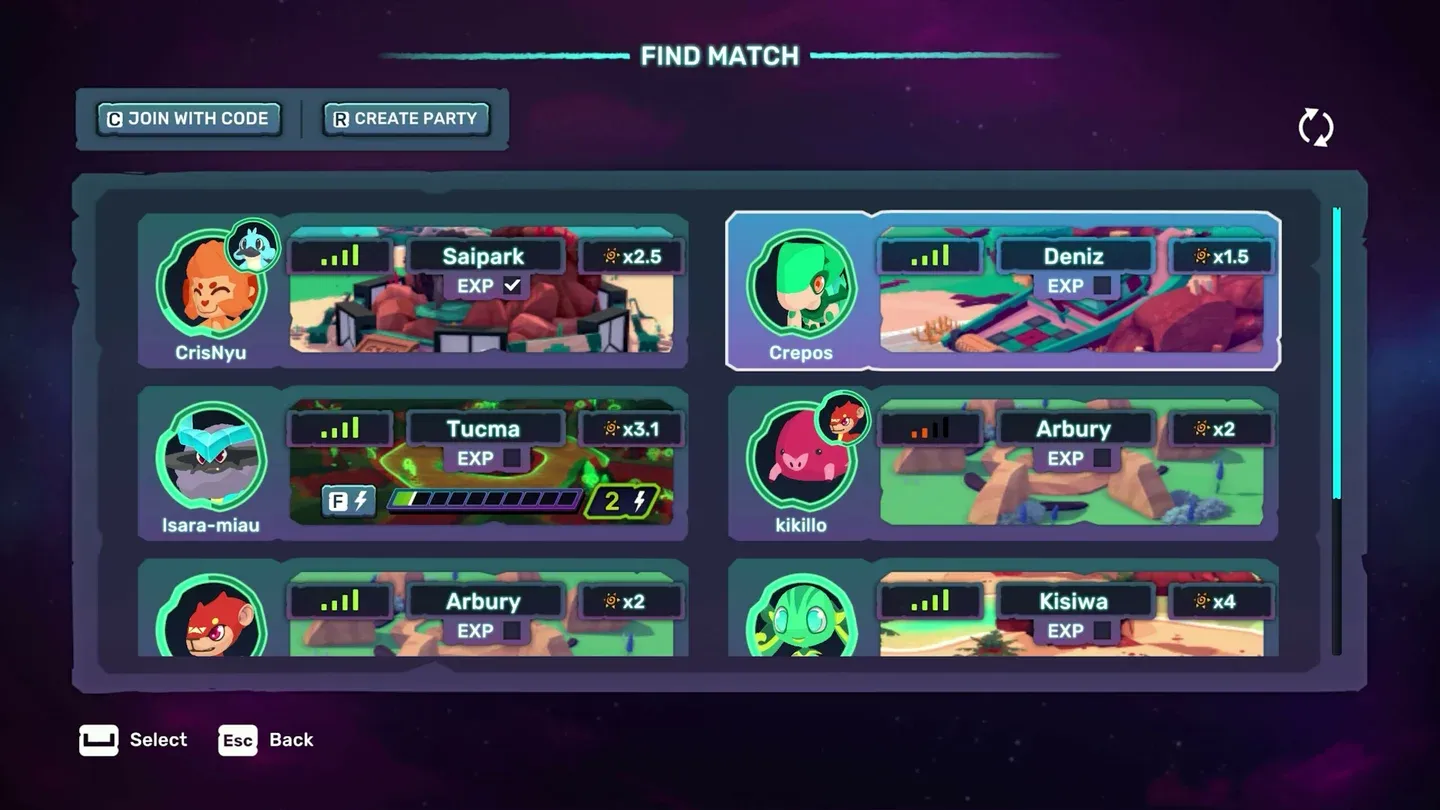Toggle EXP on kikillo's Arbury listing
The height and width of the screenshot is (810, 1440).
pyautogui.click(x=1102, y=458)
